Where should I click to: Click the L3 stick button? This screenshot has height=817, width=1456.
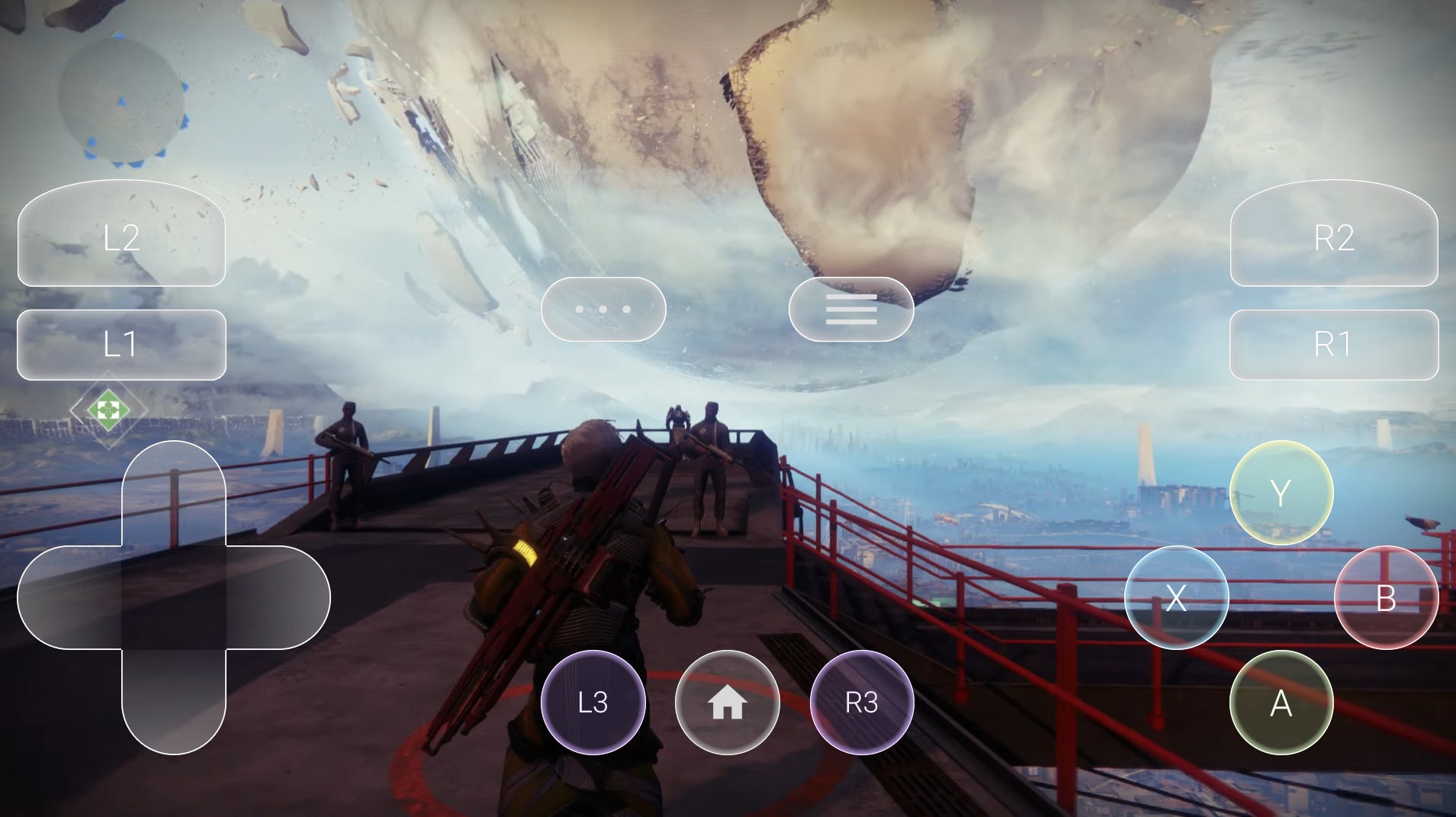tap(593, 703)
